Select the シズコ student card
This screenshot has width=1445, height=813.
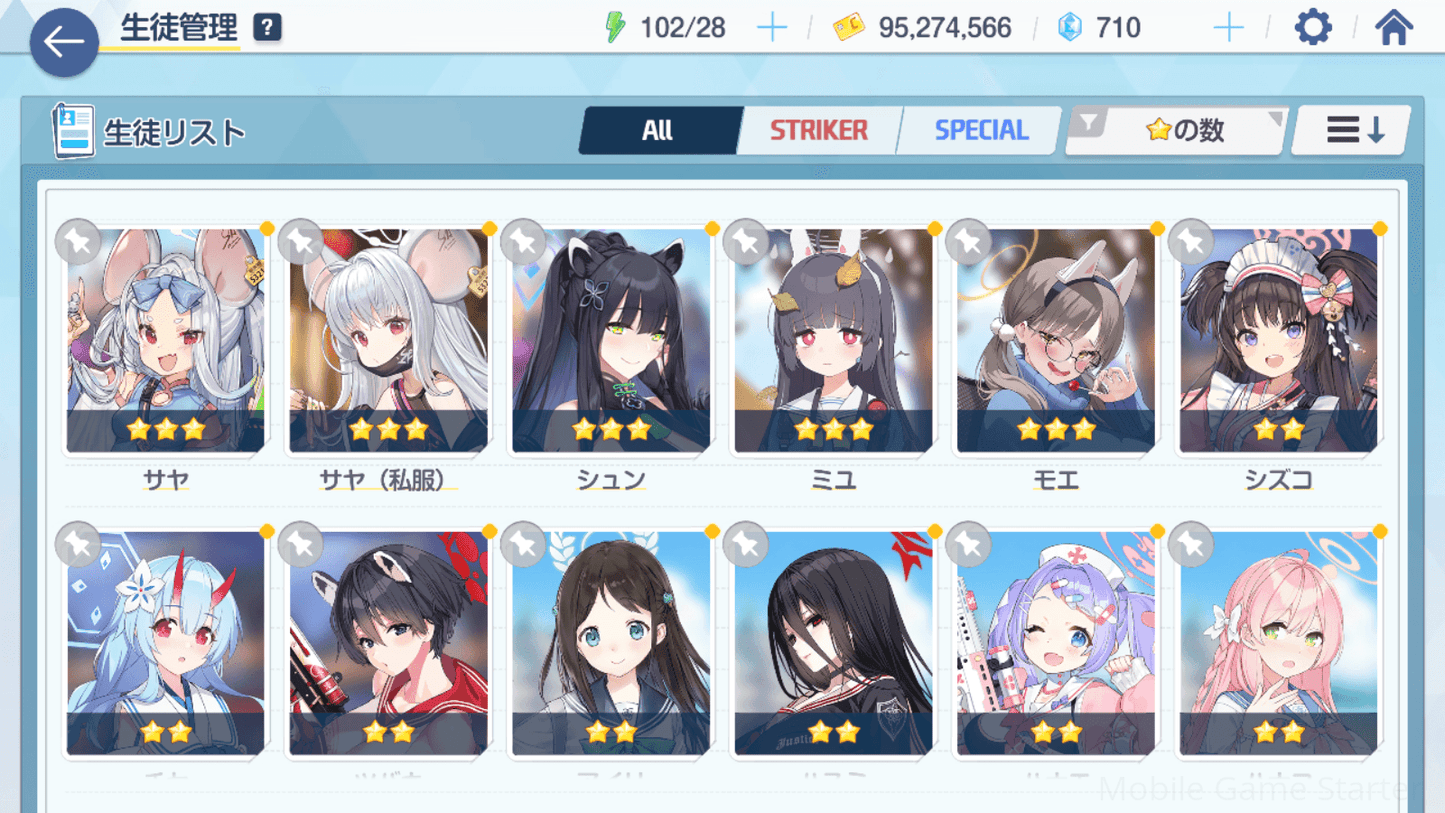[x=1278, y=340]
